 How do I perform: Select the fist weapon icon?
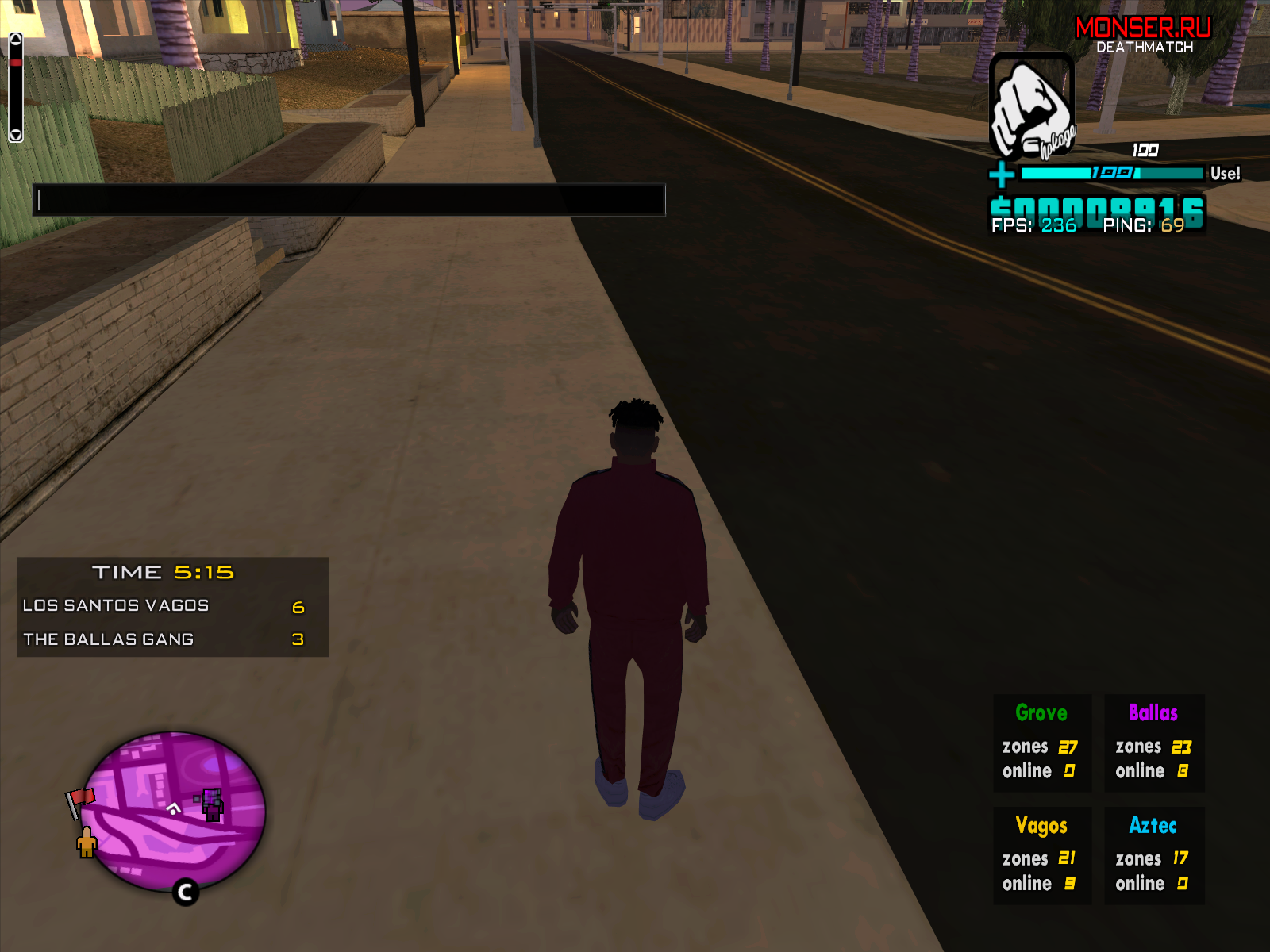tap(1031, 106)
